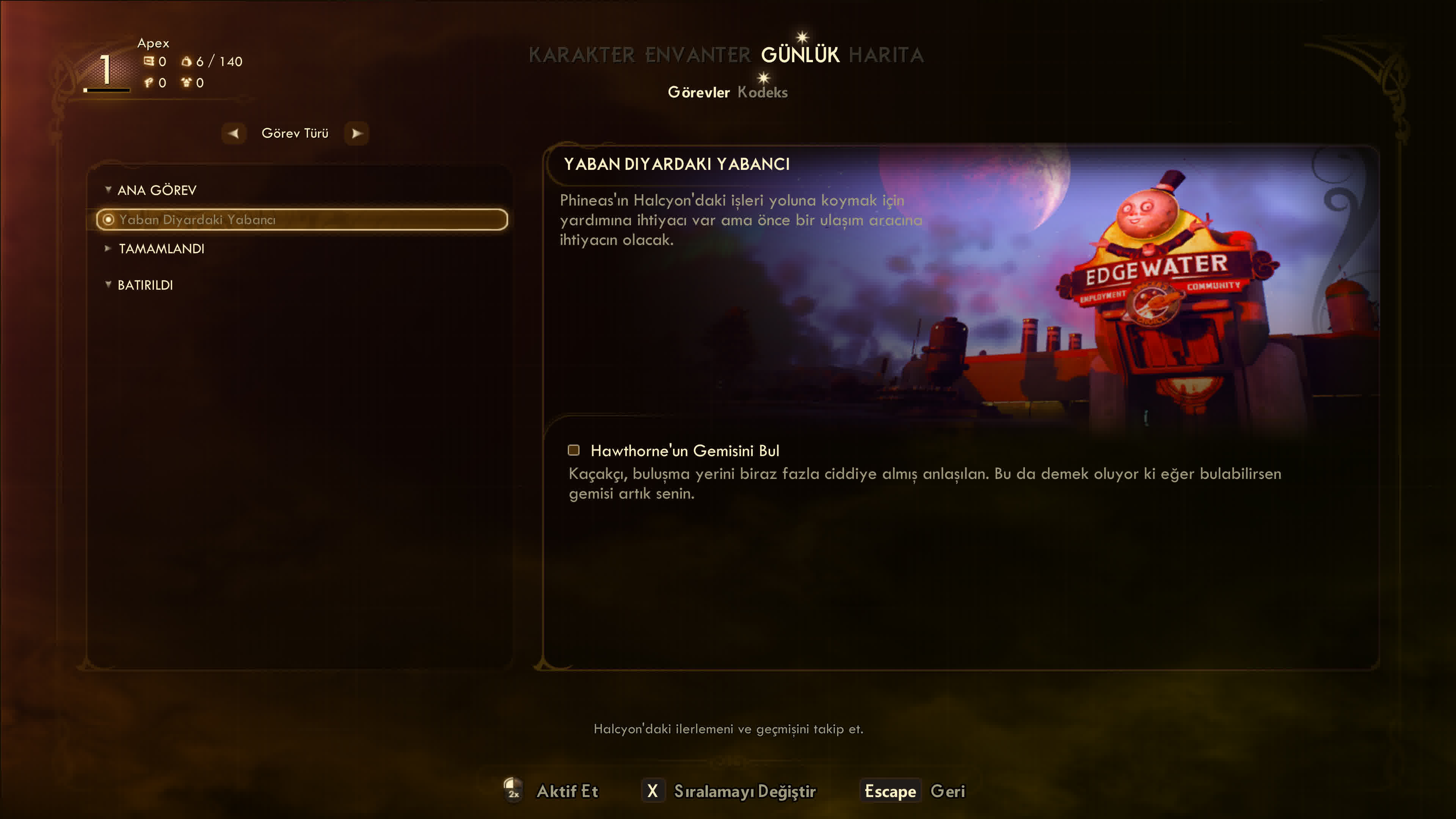Switch to the KARAKTER tab
Screen dimensions: 1456x819
(581, 55)
